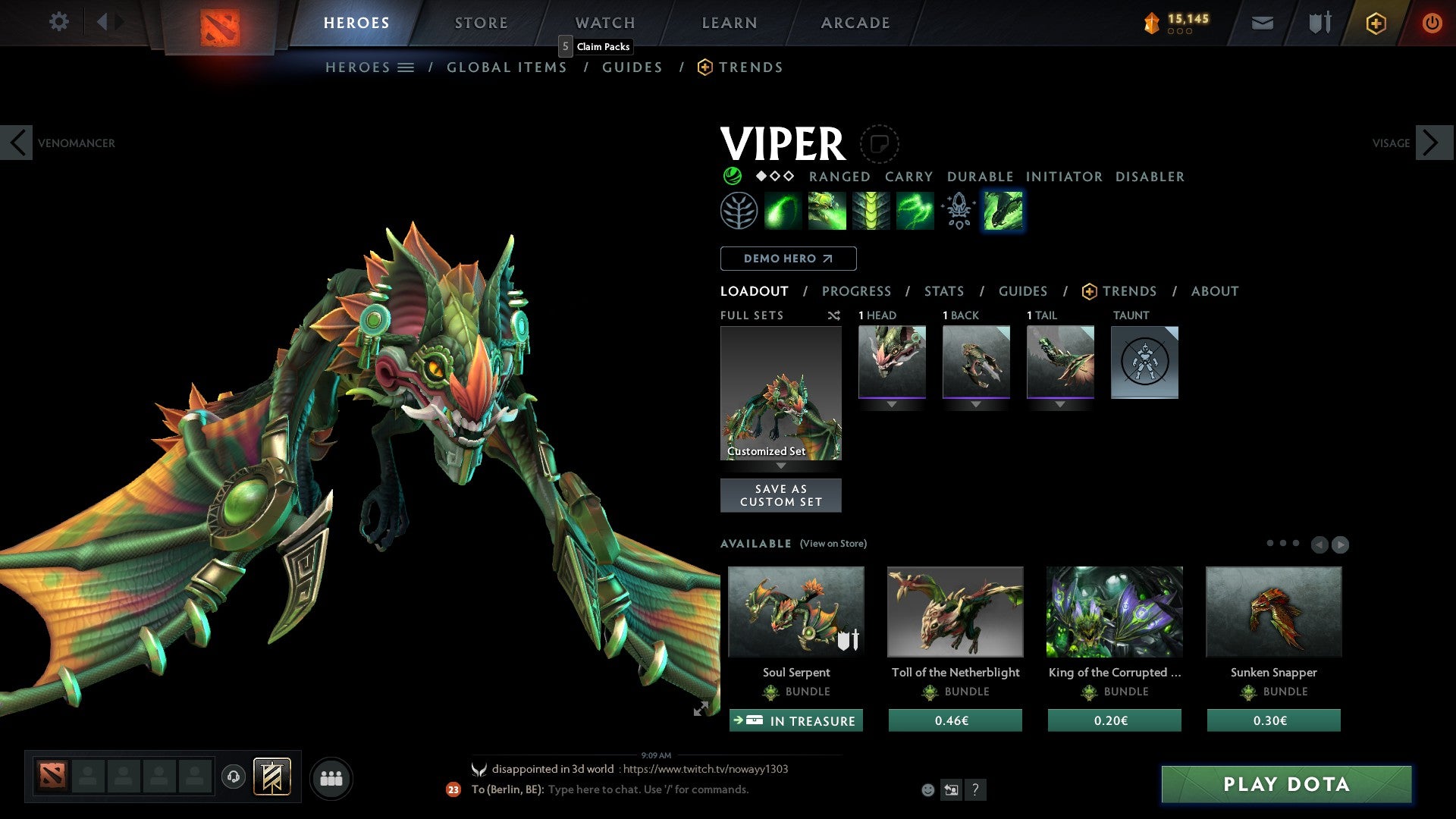1456x819 pixels.
Task: Open the Venomancer previous hero arrow
Action: click(17, 143)
